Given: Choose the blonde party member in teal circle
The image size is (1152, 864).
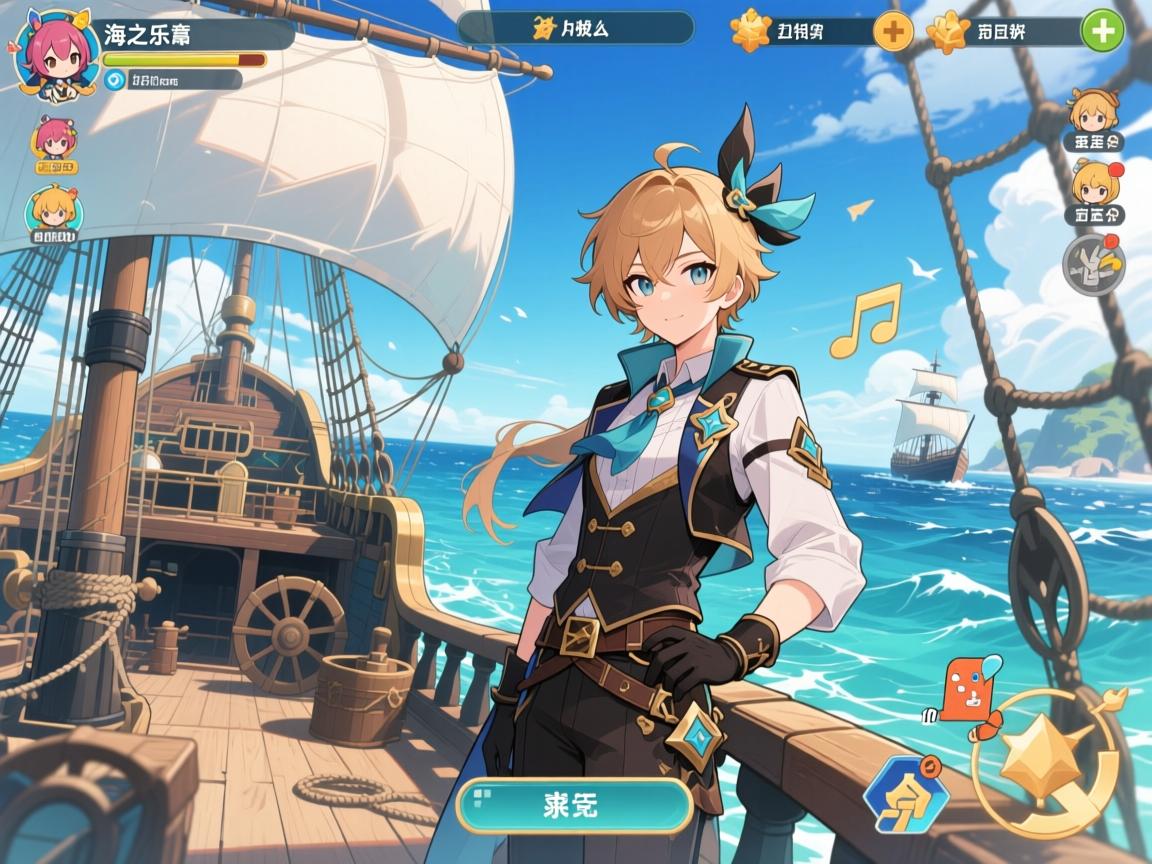Looking at the screenshot, I should coord(54,212).
